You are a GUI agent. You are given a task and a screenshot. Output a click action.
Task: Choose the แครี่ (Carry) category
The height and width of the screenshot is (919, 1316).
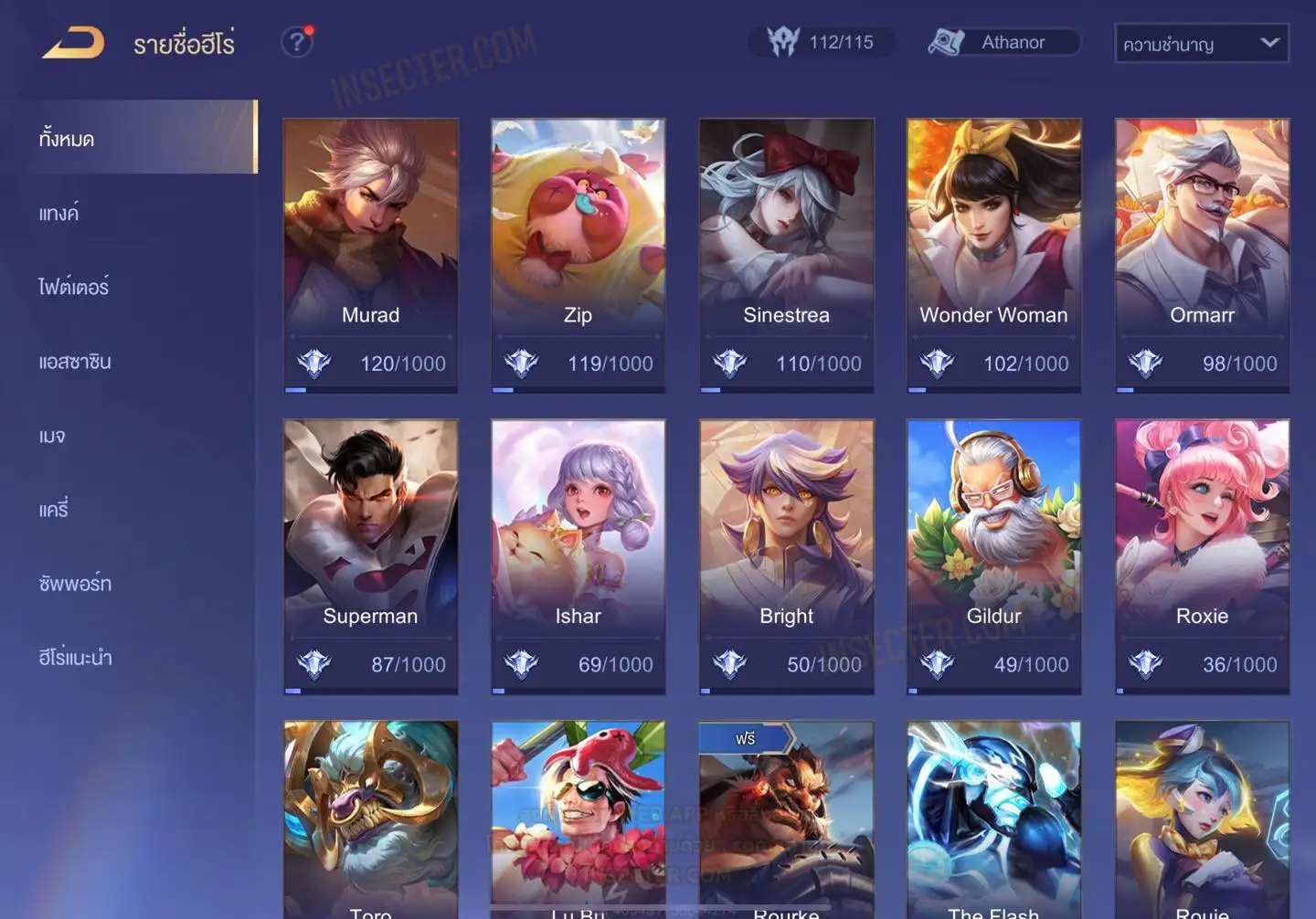[x=54, y=510]
